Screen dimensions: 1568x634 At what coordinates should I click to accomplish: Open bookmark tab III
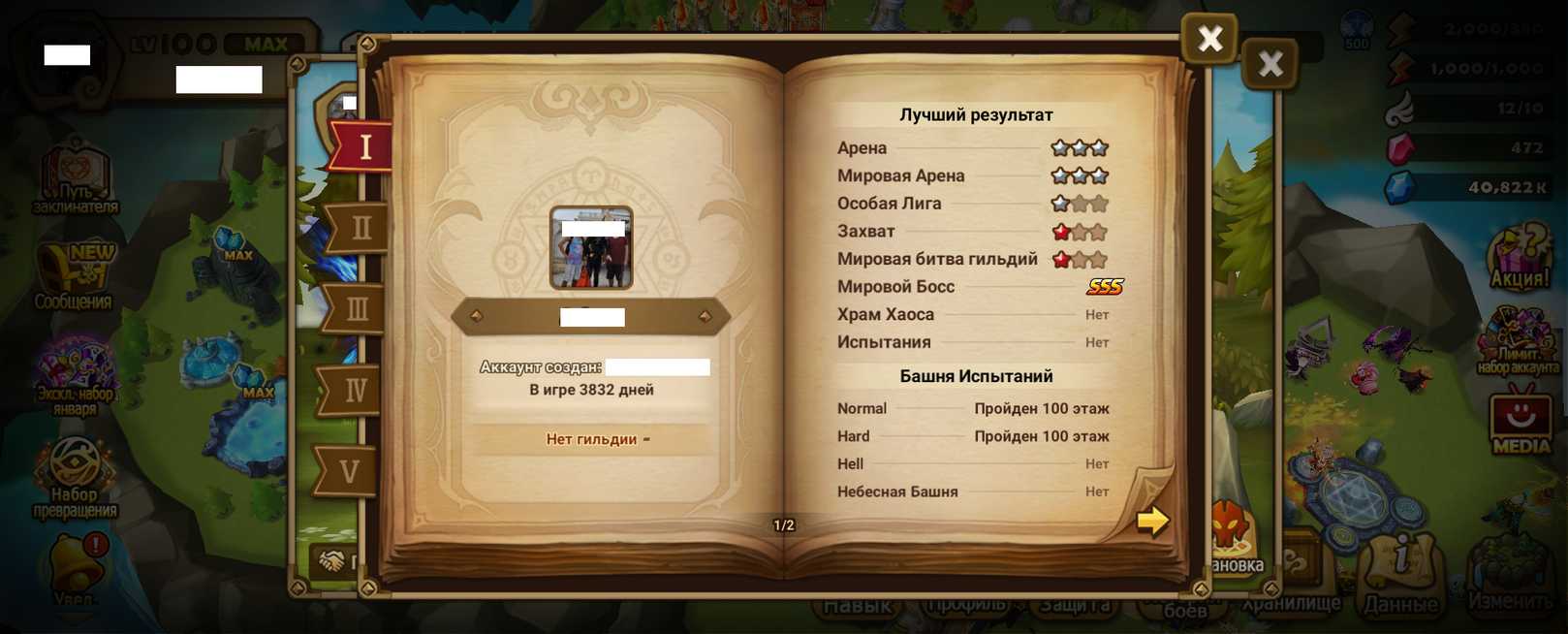coord(357,310)
